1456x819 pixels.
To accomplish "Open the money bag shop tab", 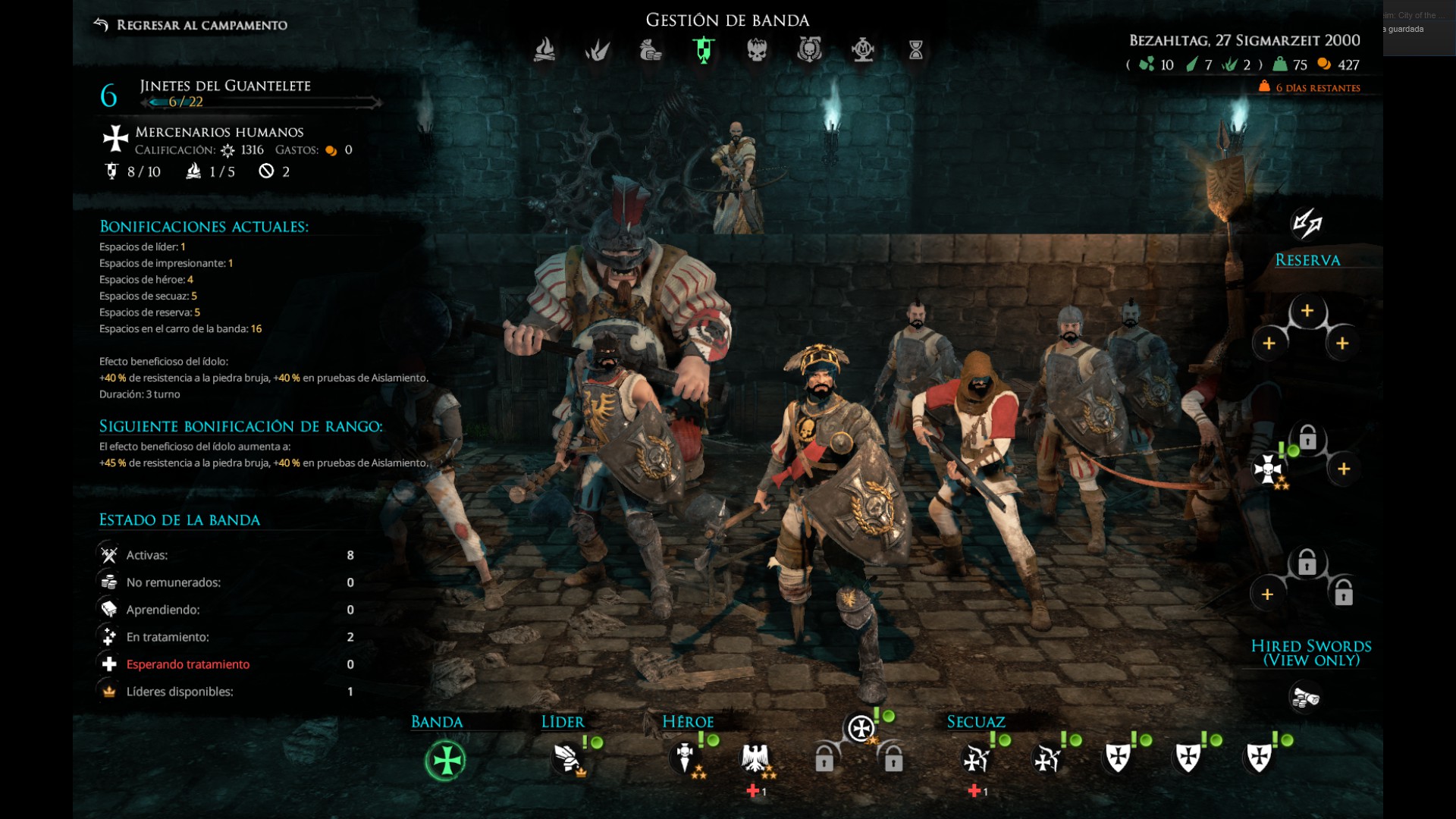I will (651, 50).
